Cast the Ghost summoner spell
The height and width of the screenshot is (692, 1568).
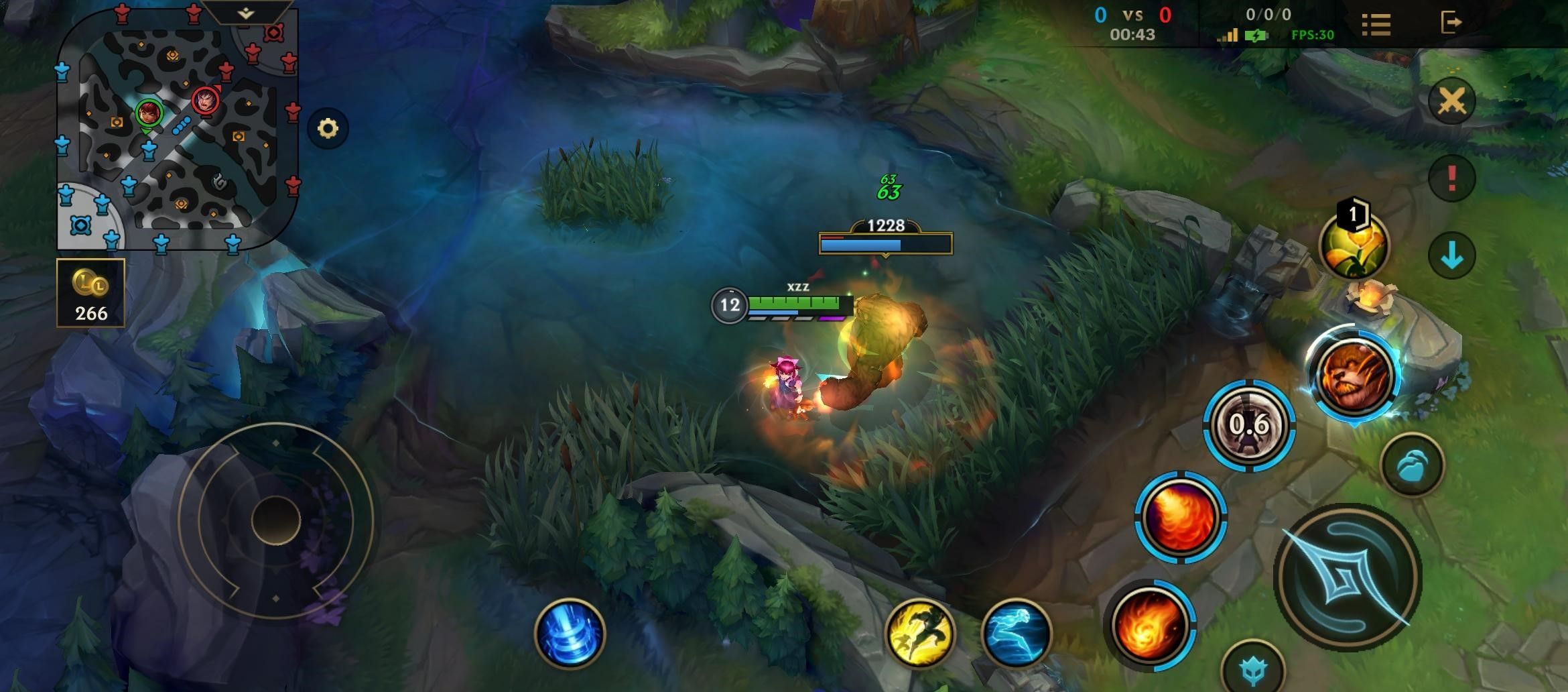[1016, 633]
